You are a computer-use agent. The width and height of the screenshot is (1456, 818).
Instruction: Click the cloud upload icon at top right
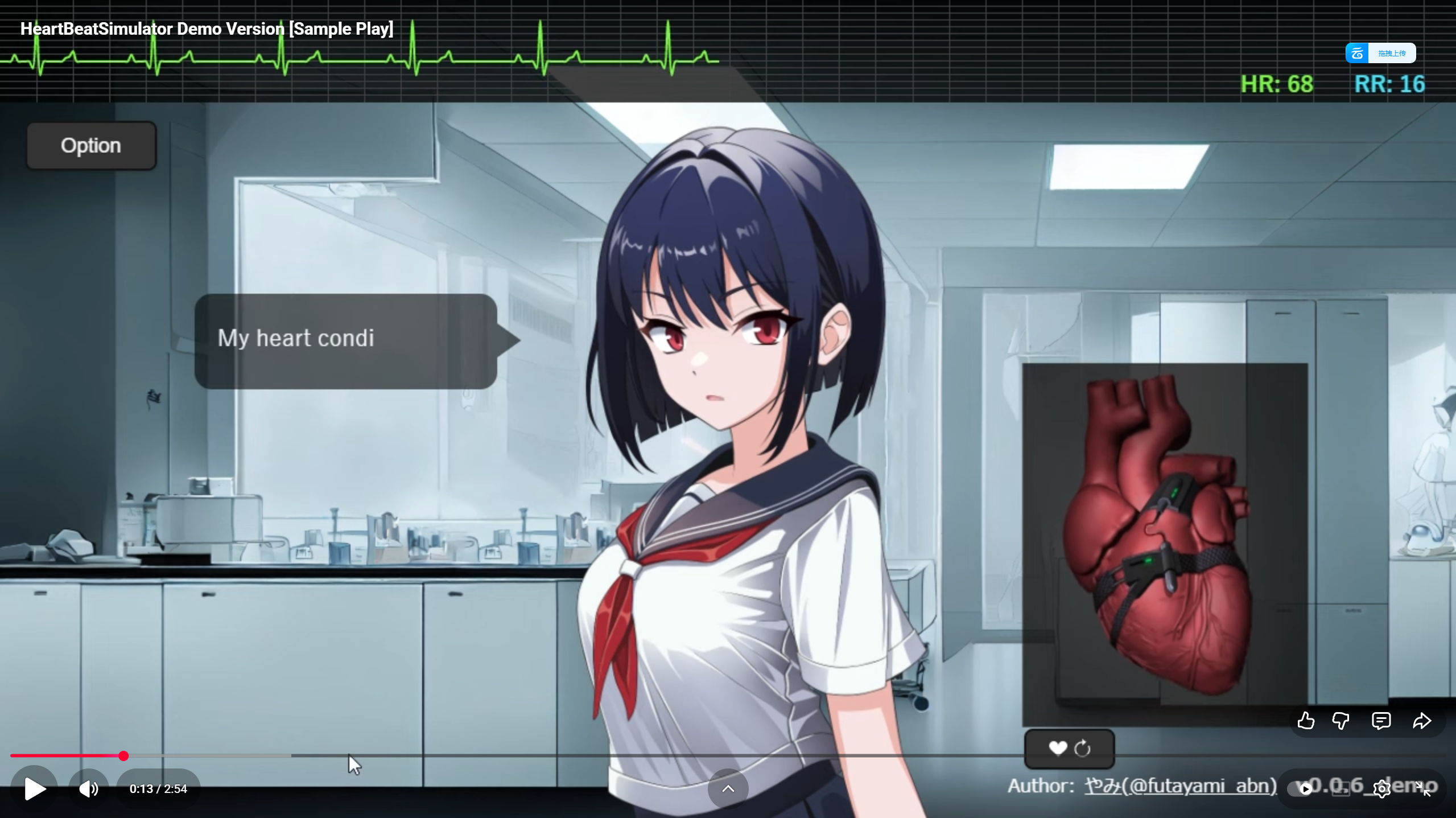[x=1356, y=52]
